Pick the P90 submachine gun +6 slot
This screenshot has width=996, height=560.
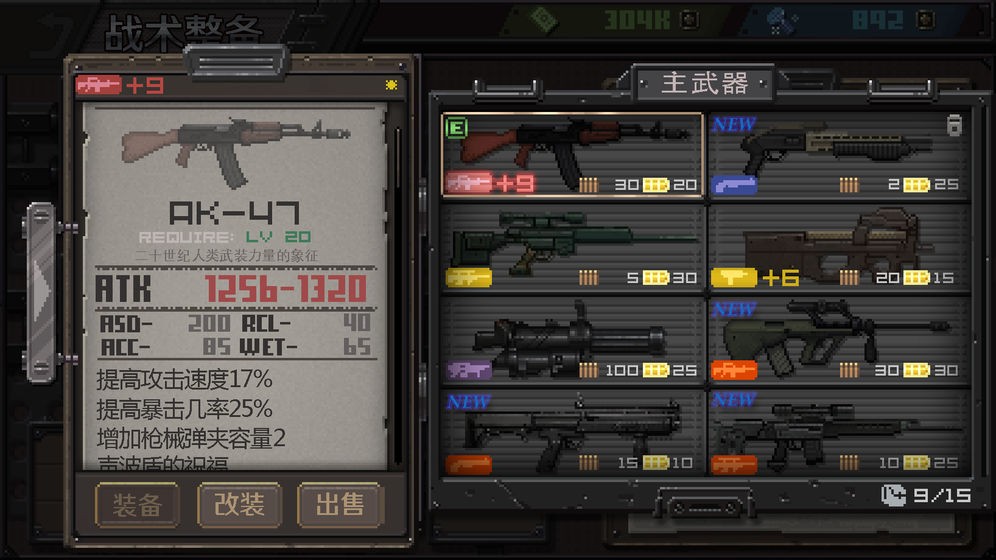[x=838, y=249]
